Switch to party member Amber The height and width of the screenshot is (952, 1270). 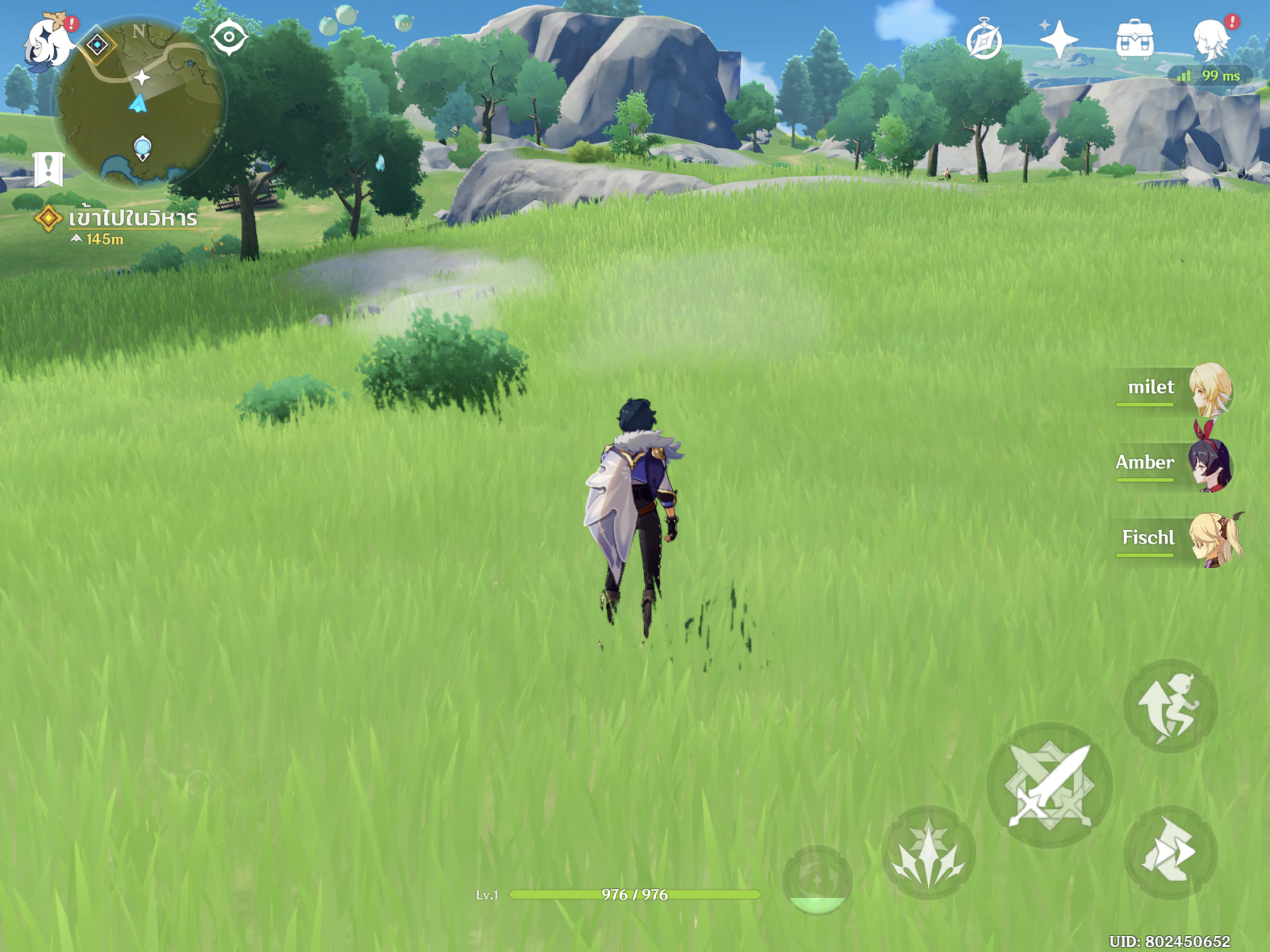coord(1177,464)
